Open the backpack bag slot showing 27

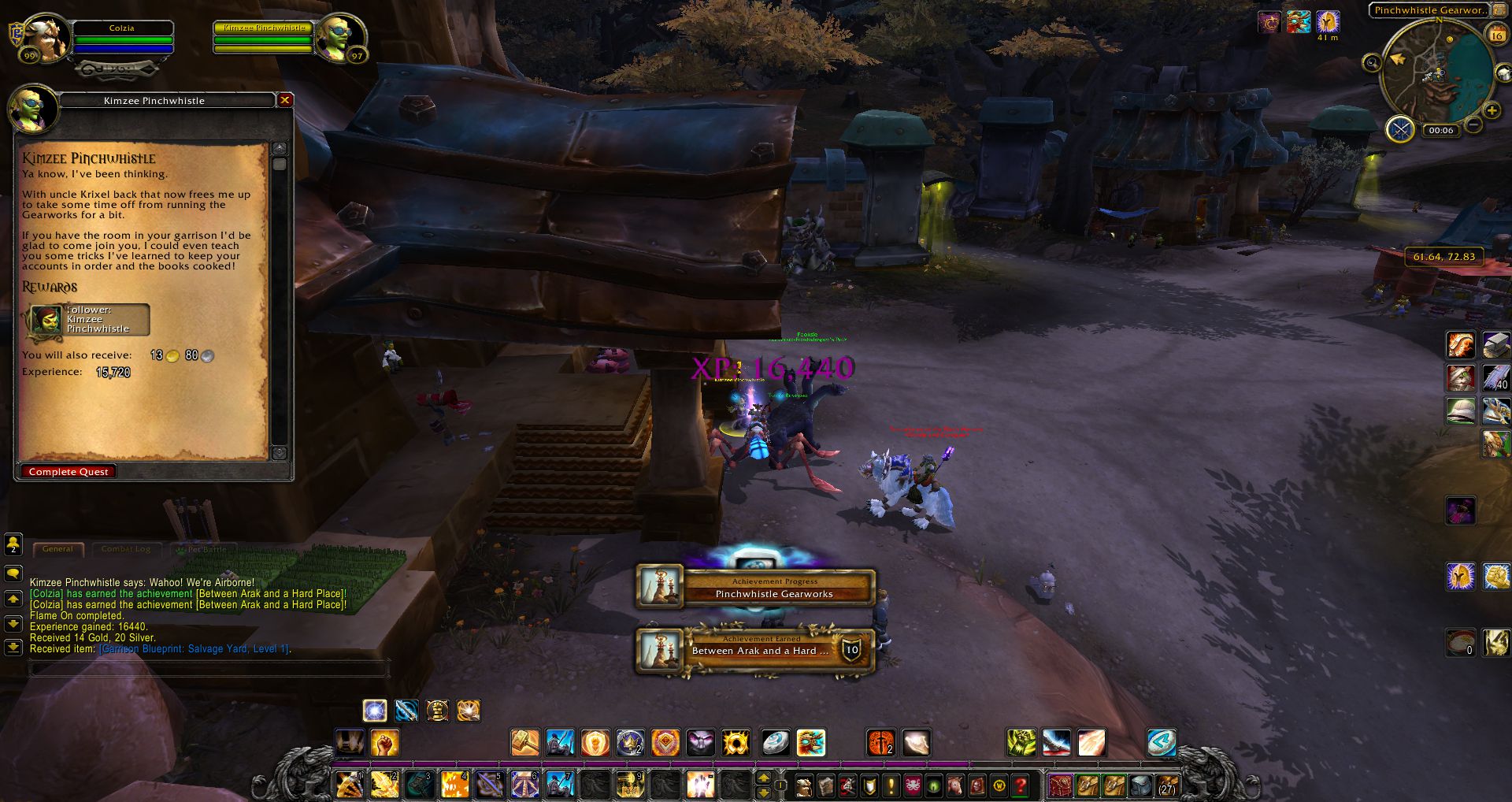pyautogui.click(x=1166, y=785)
